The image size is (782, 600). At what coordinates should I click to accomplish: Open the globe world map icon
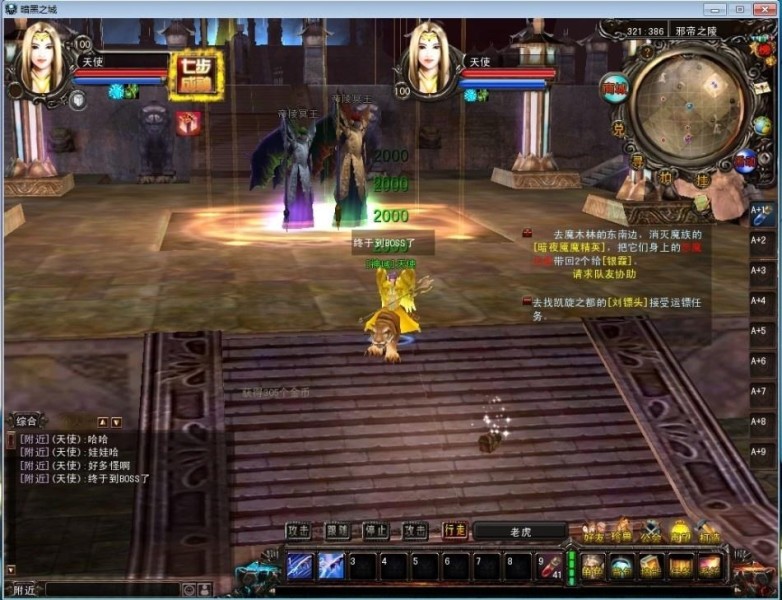[x=762, y=125]
